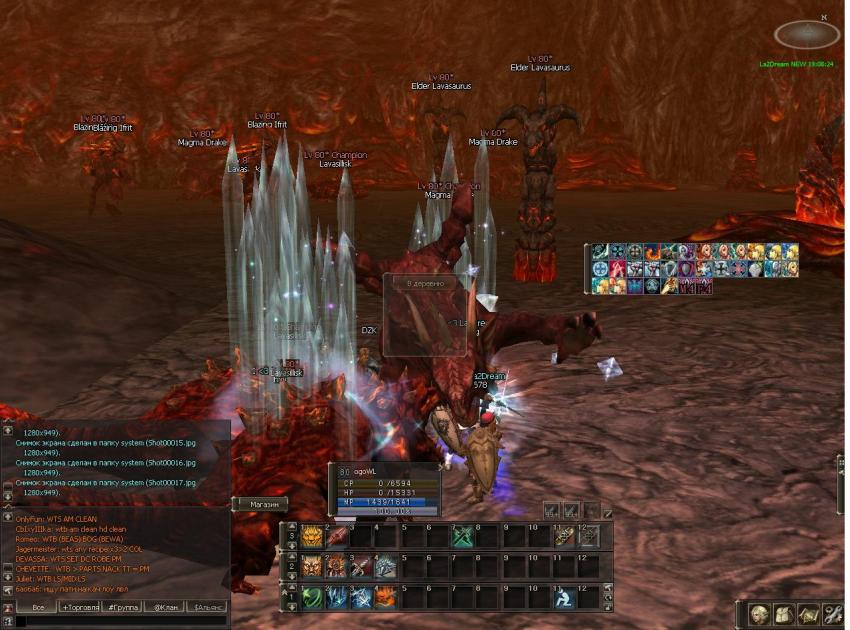
Task: Trigger the green crossed swords skill in slot 7
Action: click(462, 536)
